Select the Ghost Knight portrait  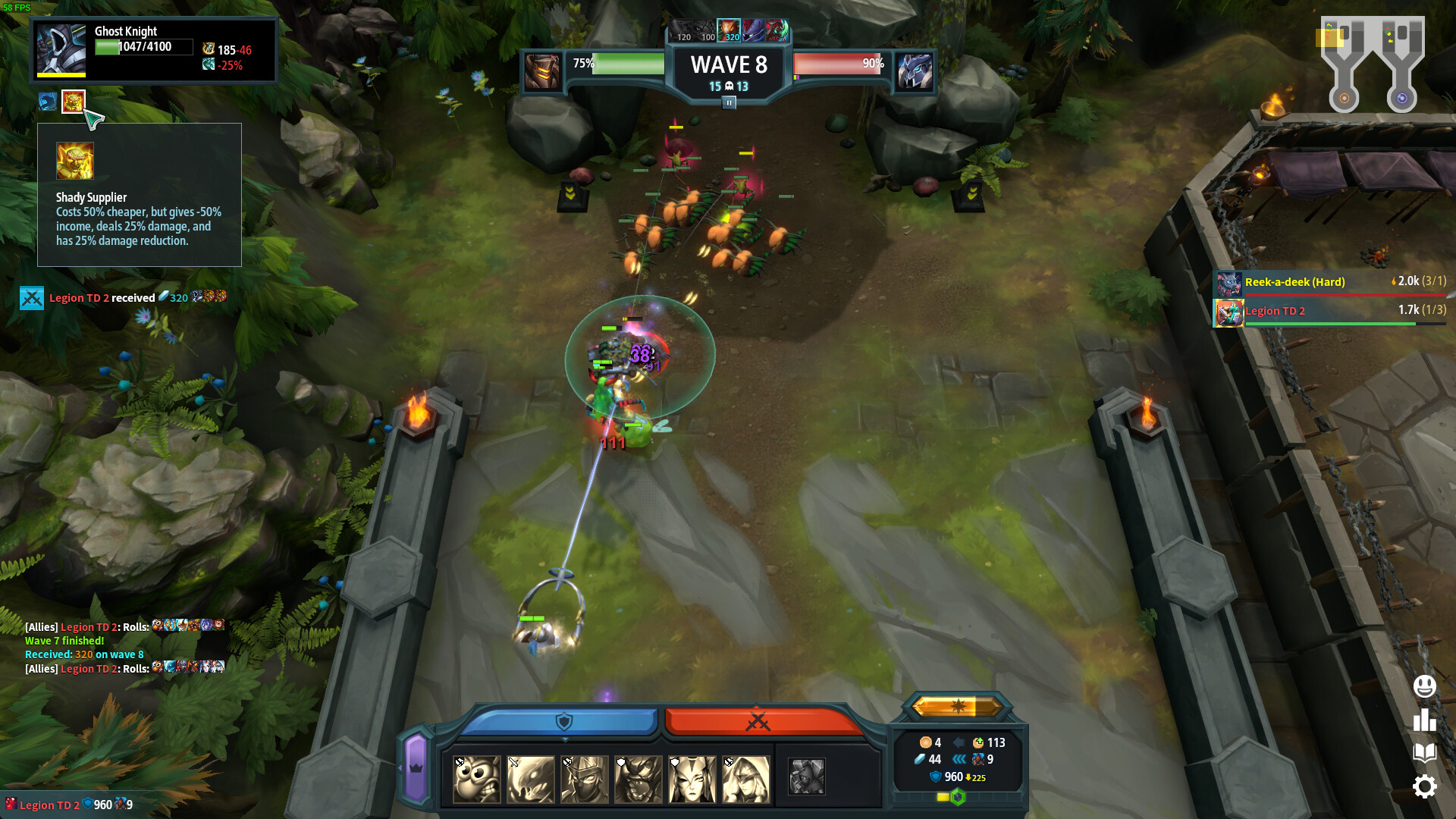coord(61,49)
